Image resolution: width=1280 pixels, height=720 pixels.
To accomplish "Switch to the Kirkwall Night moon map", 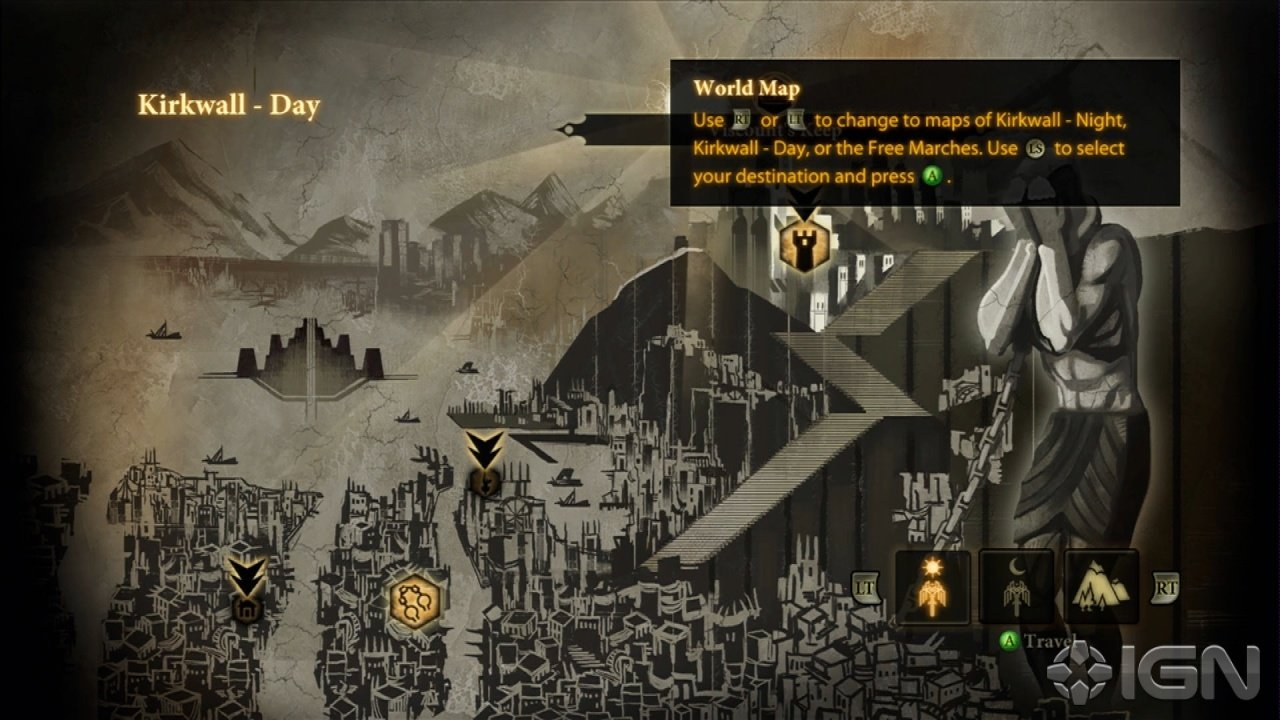I will click(1016, 587).
